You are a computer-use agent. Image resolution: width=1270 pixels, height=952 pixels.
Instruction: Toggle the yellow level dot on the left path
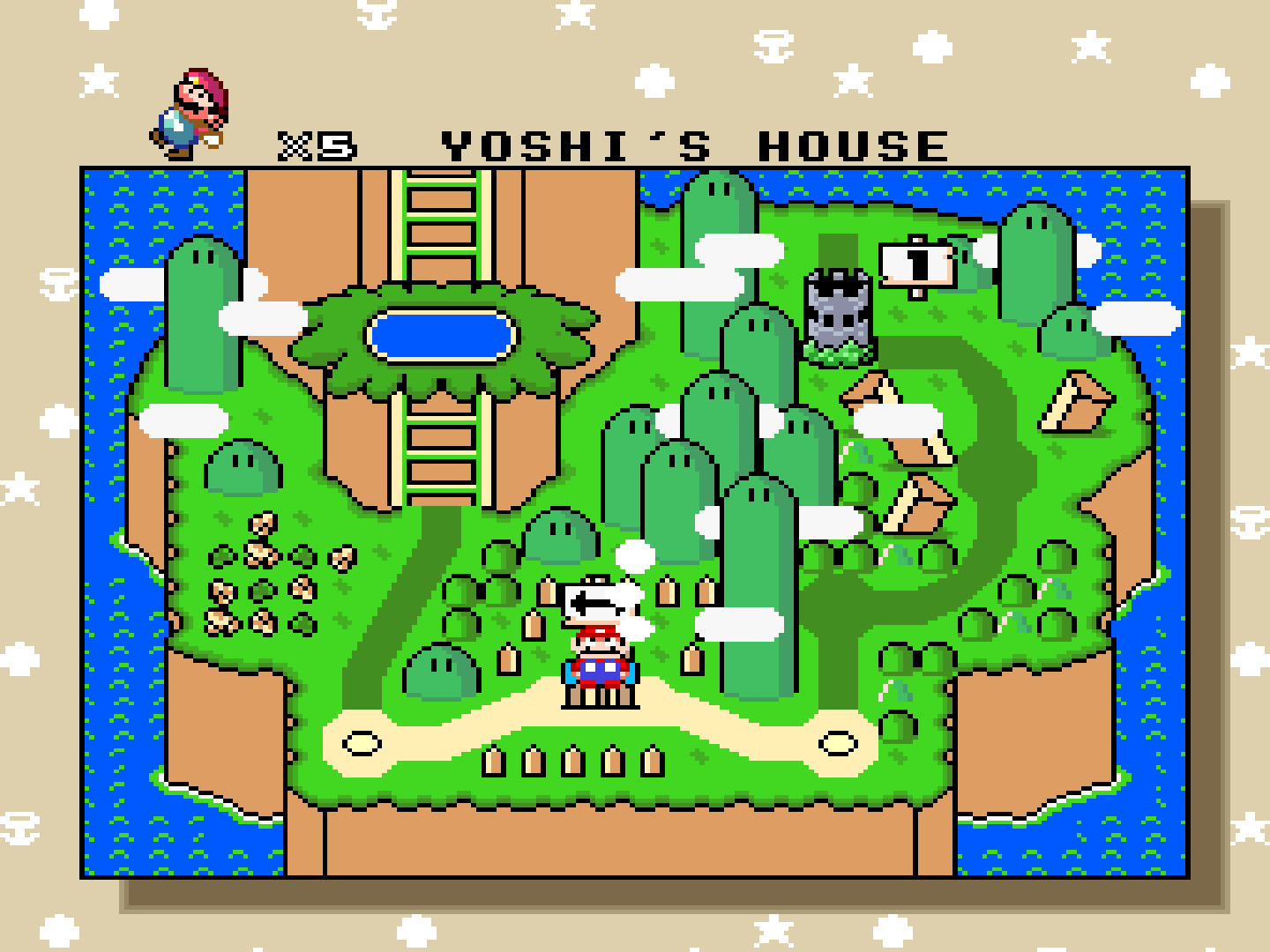click(360, 743)
